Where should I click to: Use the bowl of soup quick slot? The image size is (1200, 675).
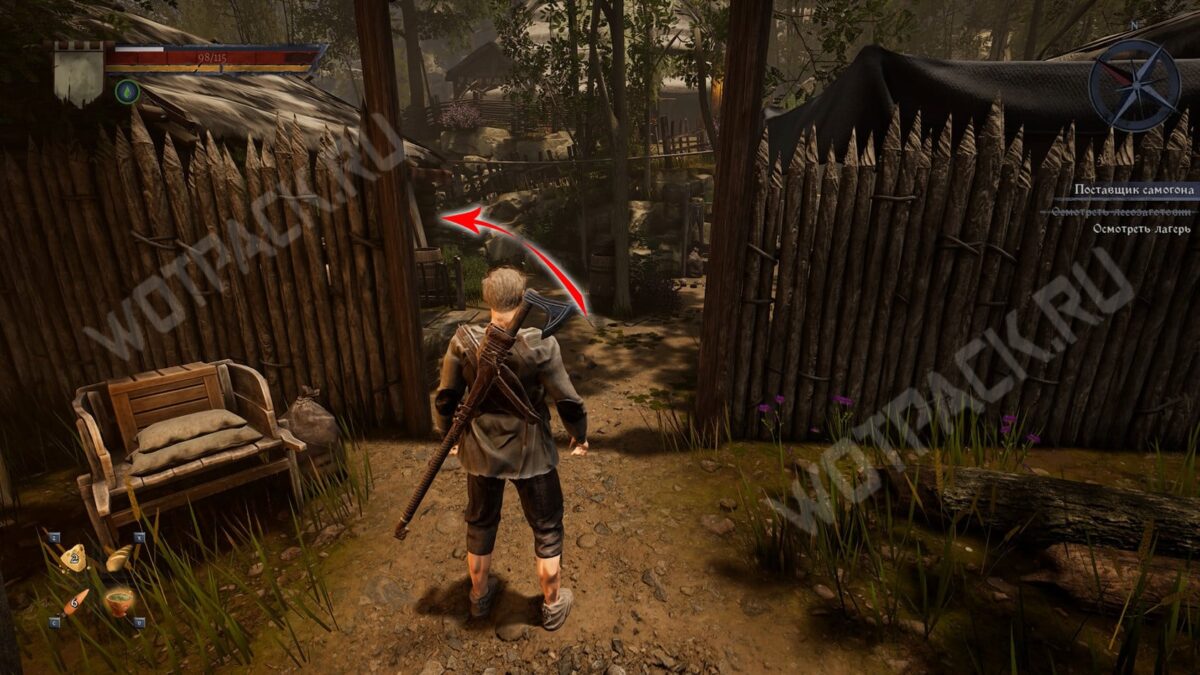[120, 602]
